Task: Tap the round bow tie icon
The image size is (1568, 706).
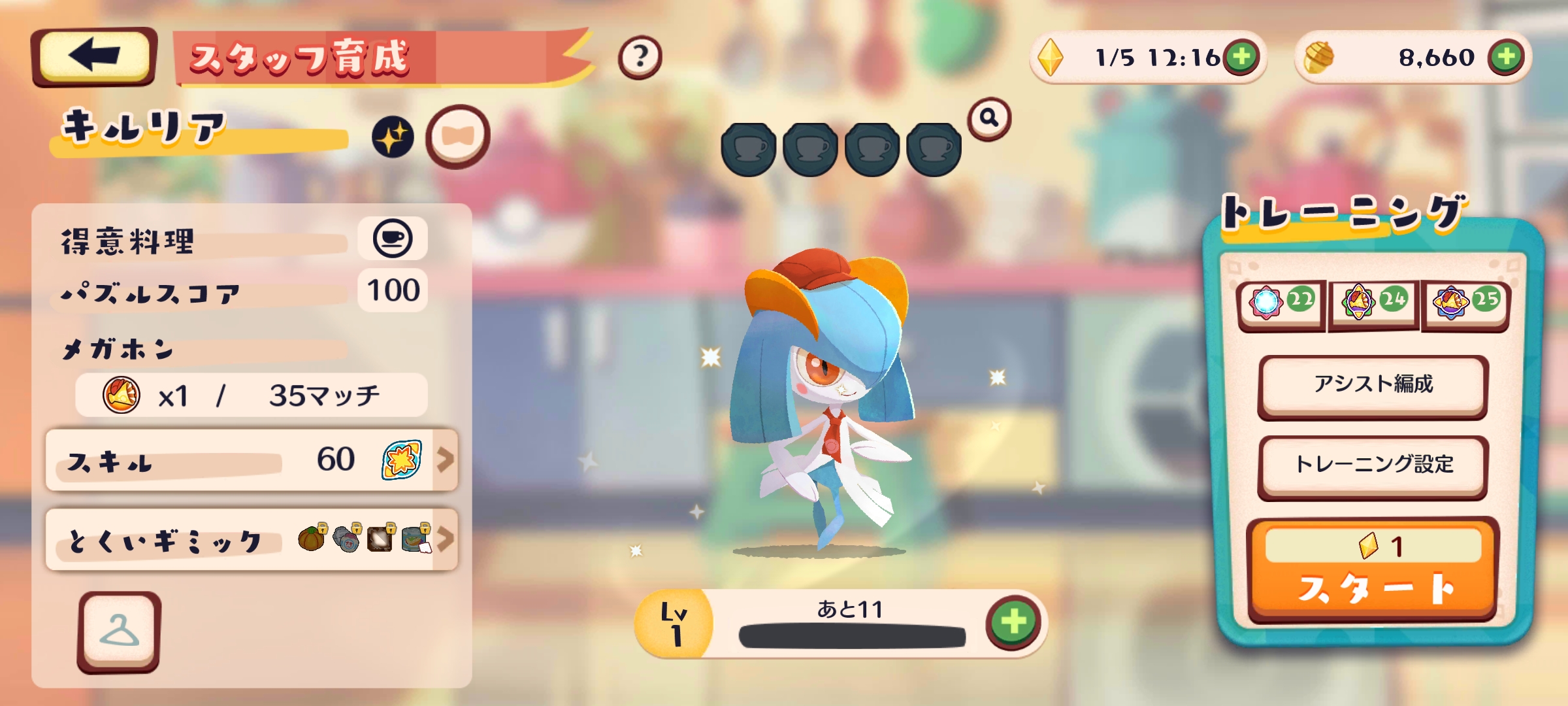Action: coord(457,137)
